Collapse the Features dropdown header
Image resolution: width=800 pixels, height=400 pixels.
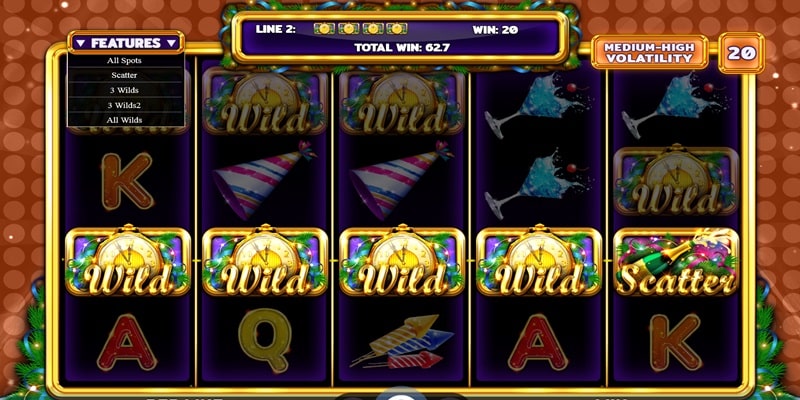(126, 43)
